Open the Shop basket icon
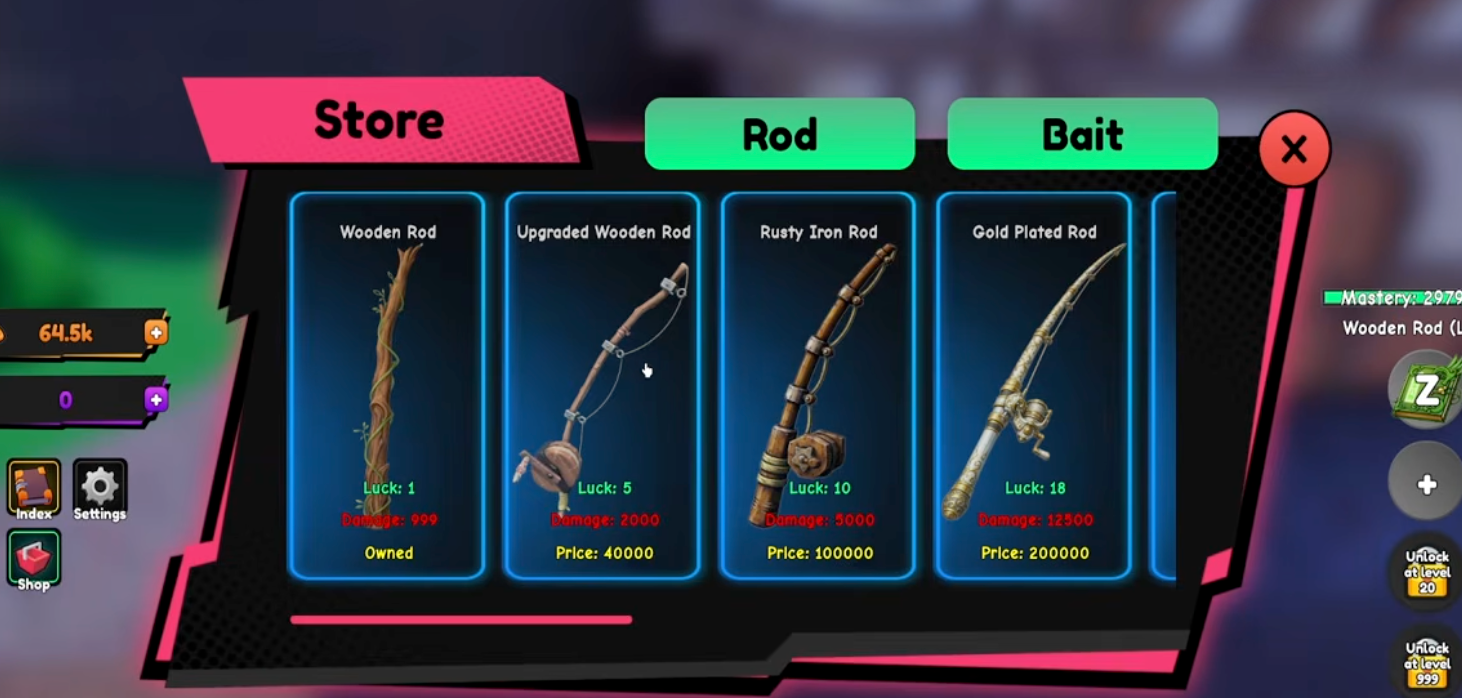The width and height of the screenshot is (1462, 698). pos(34,557)
